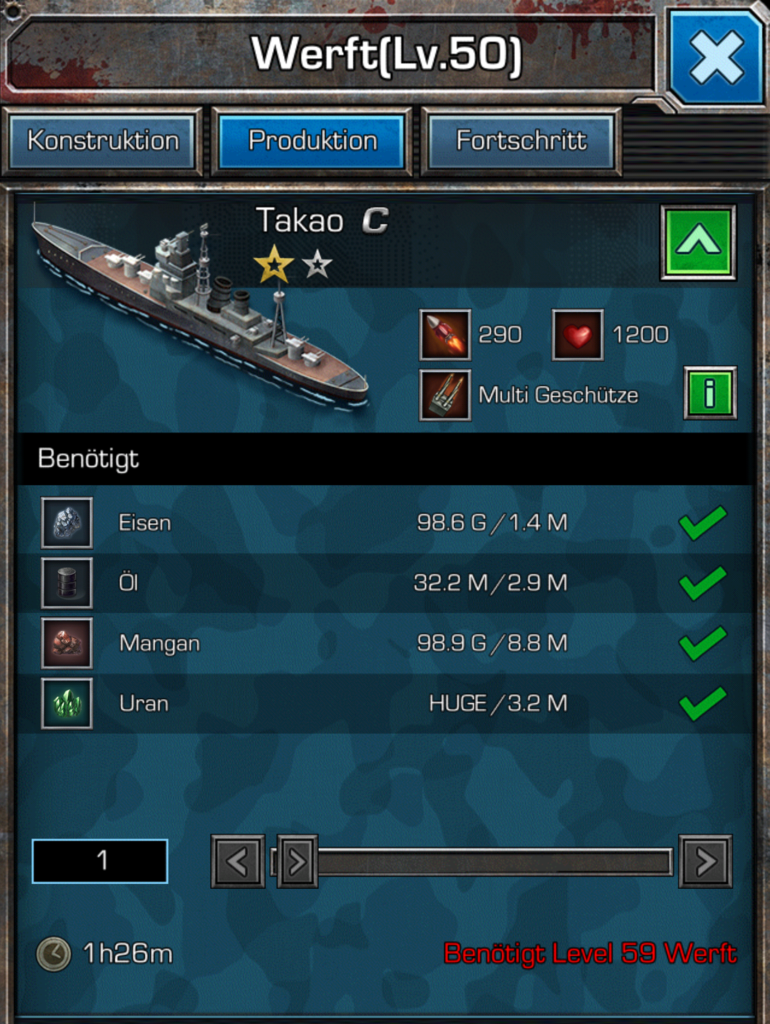
Task: Show Multi Geschütze info with green button
Action: (x=710, y=393)
